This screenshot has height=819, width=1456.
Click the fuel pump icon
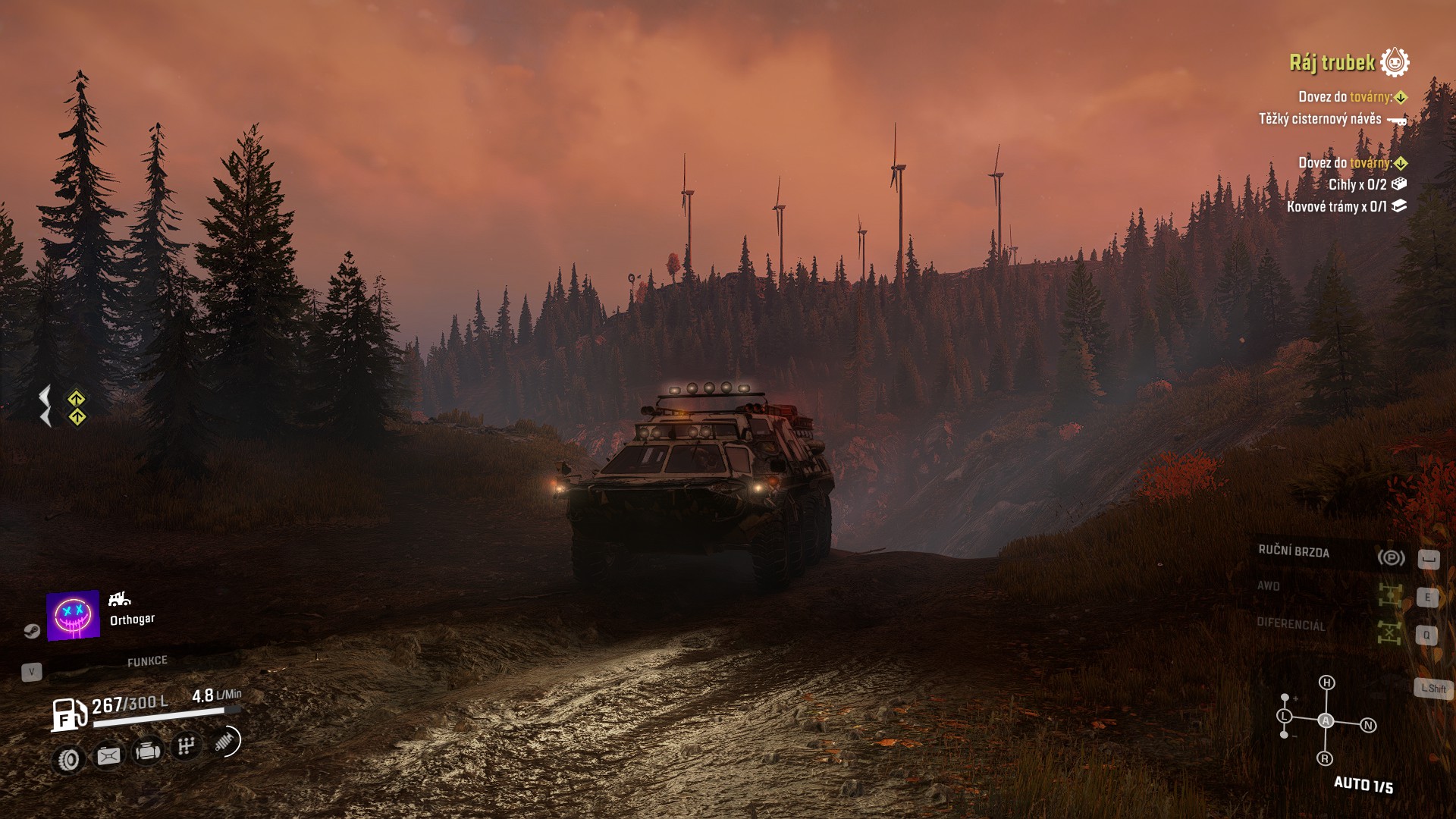coord(69,714)
